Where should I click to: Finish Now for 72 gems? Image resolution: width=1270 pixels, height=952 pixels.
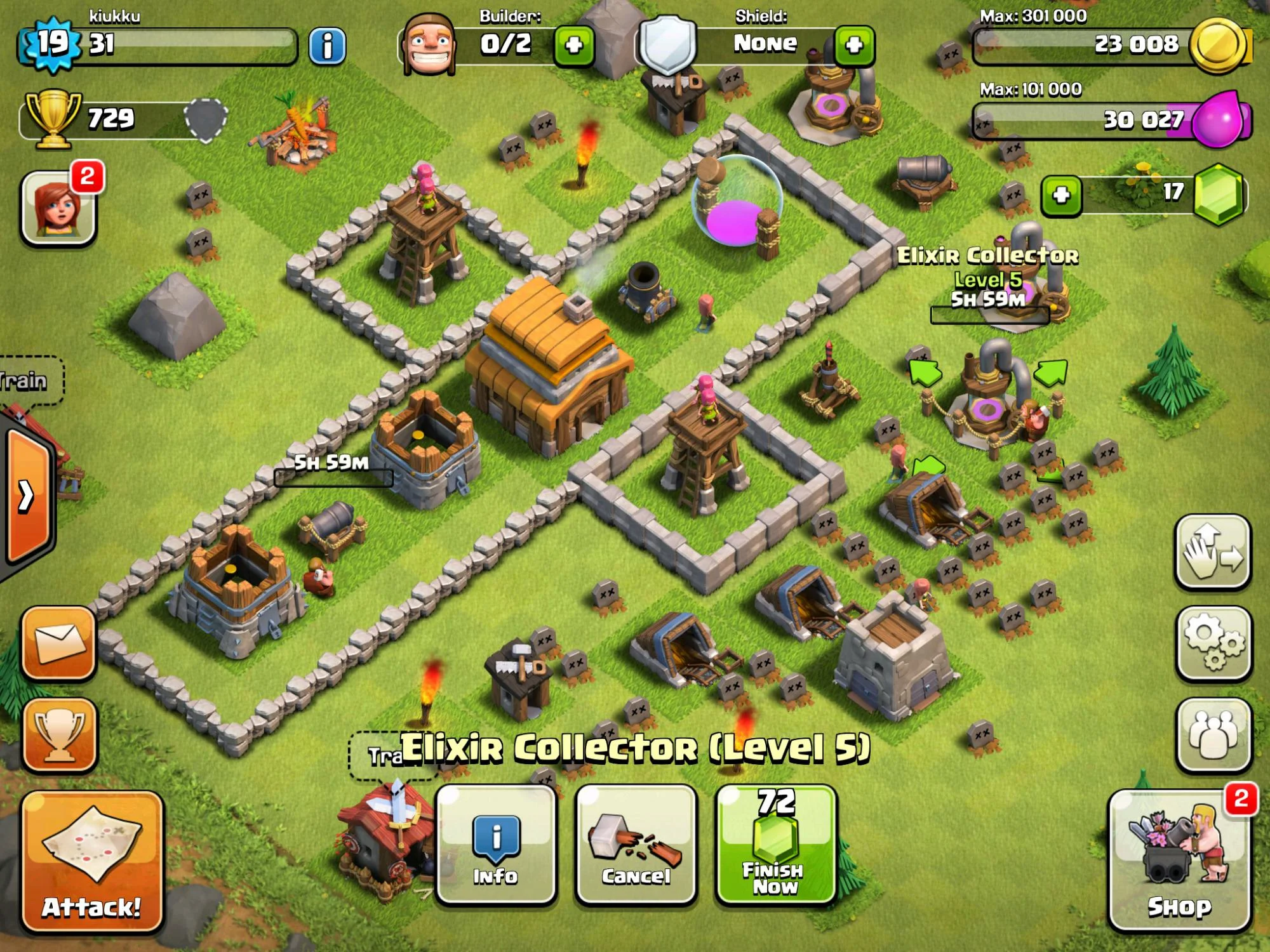click(775, 844)
